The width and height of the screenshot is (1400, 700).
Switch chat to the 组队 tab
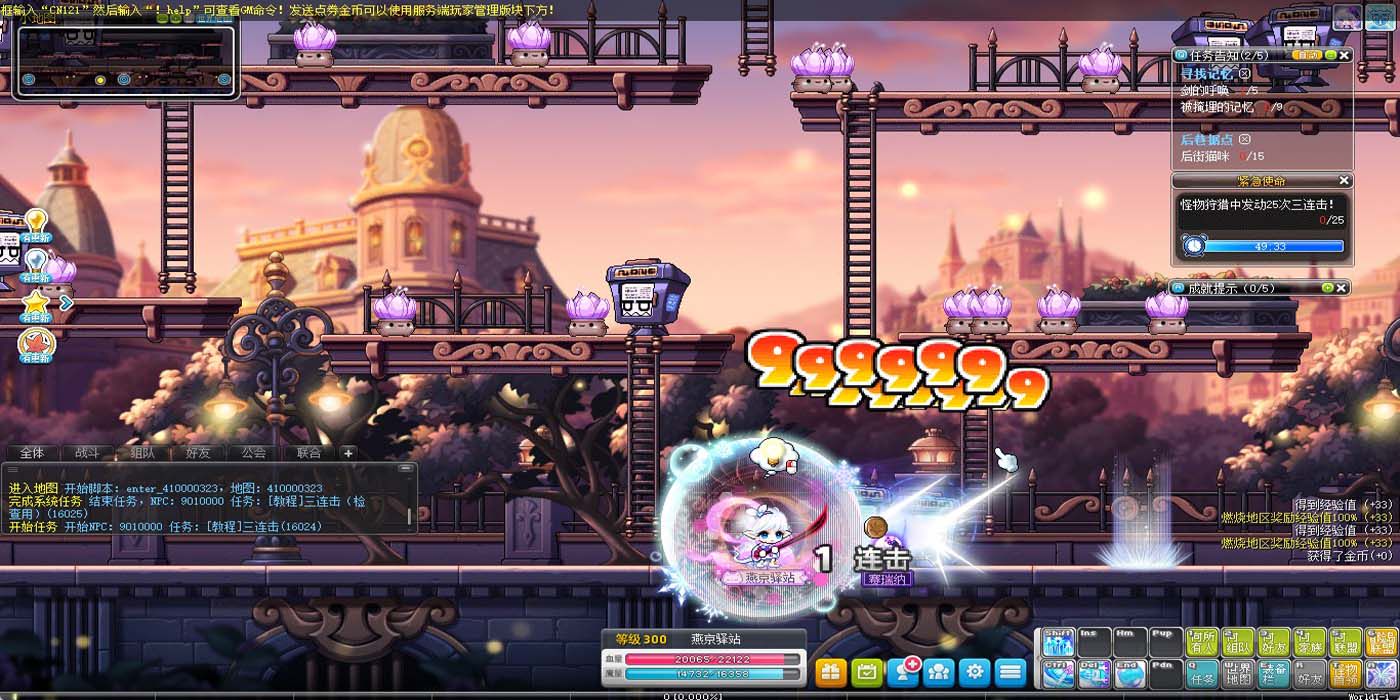click(x=142, y=453)
